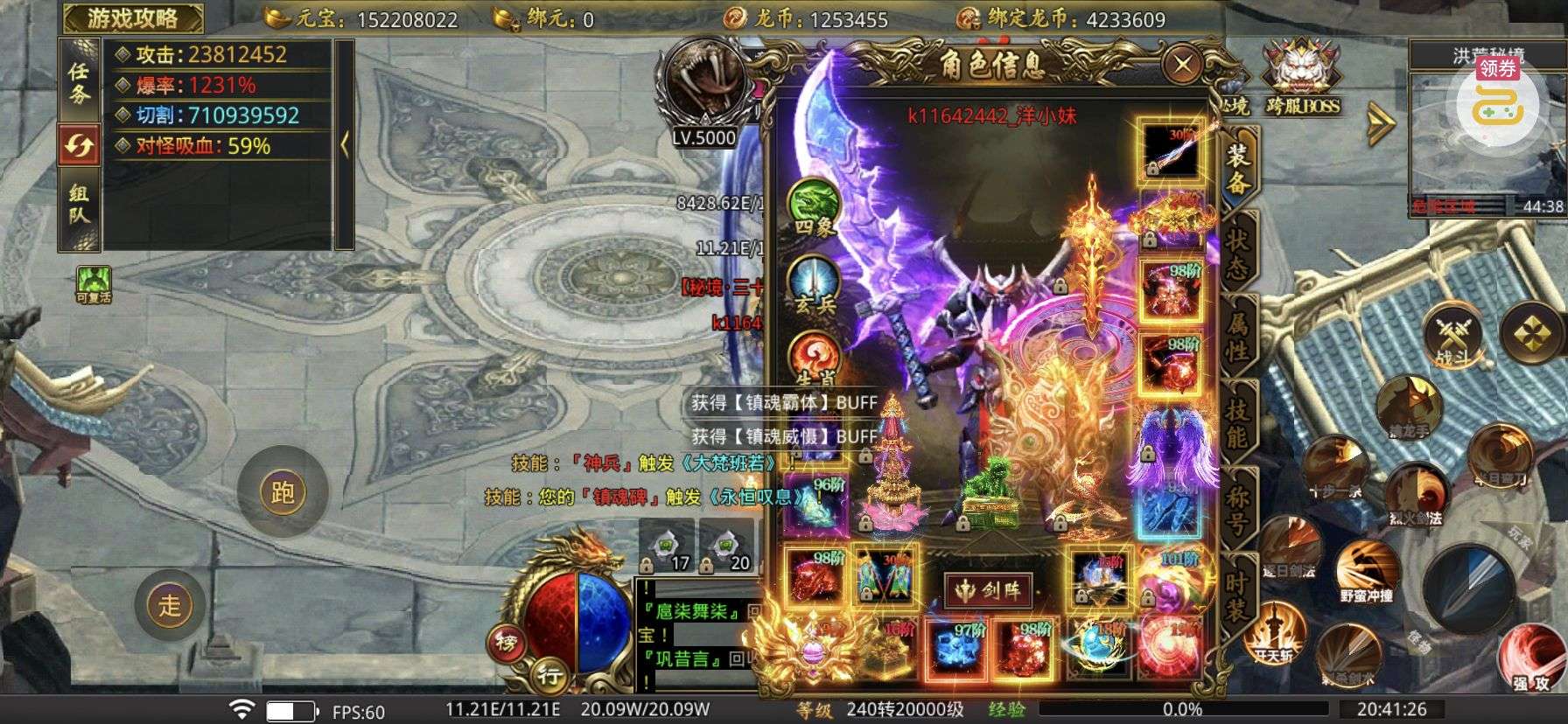Click the 领券 coupon overlay button
1568x724 pixels.
tap(1497, 98)
